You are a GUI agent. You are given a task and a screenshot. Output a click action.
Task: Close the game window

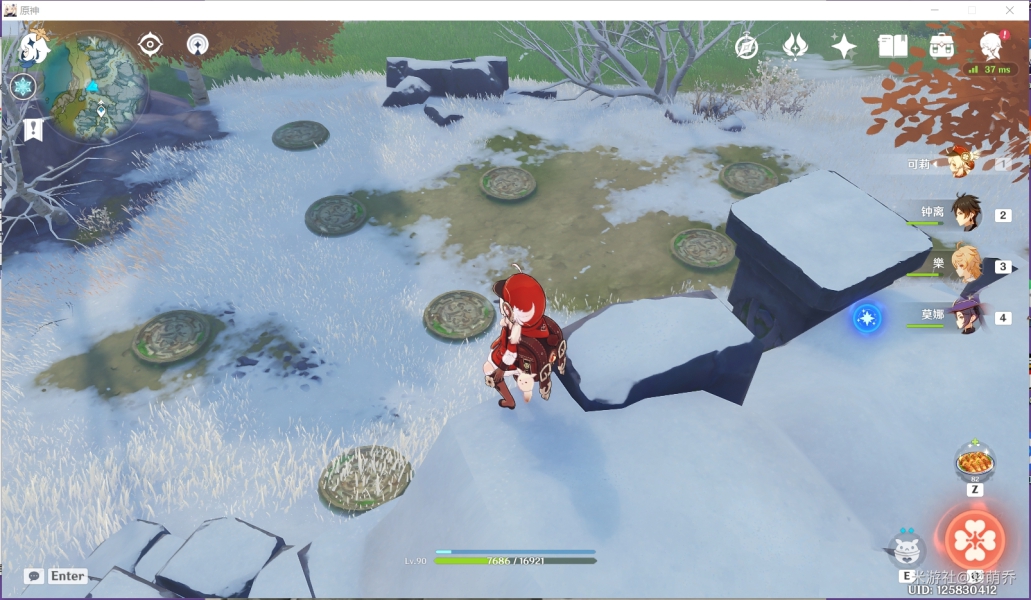coord(1010,10)
